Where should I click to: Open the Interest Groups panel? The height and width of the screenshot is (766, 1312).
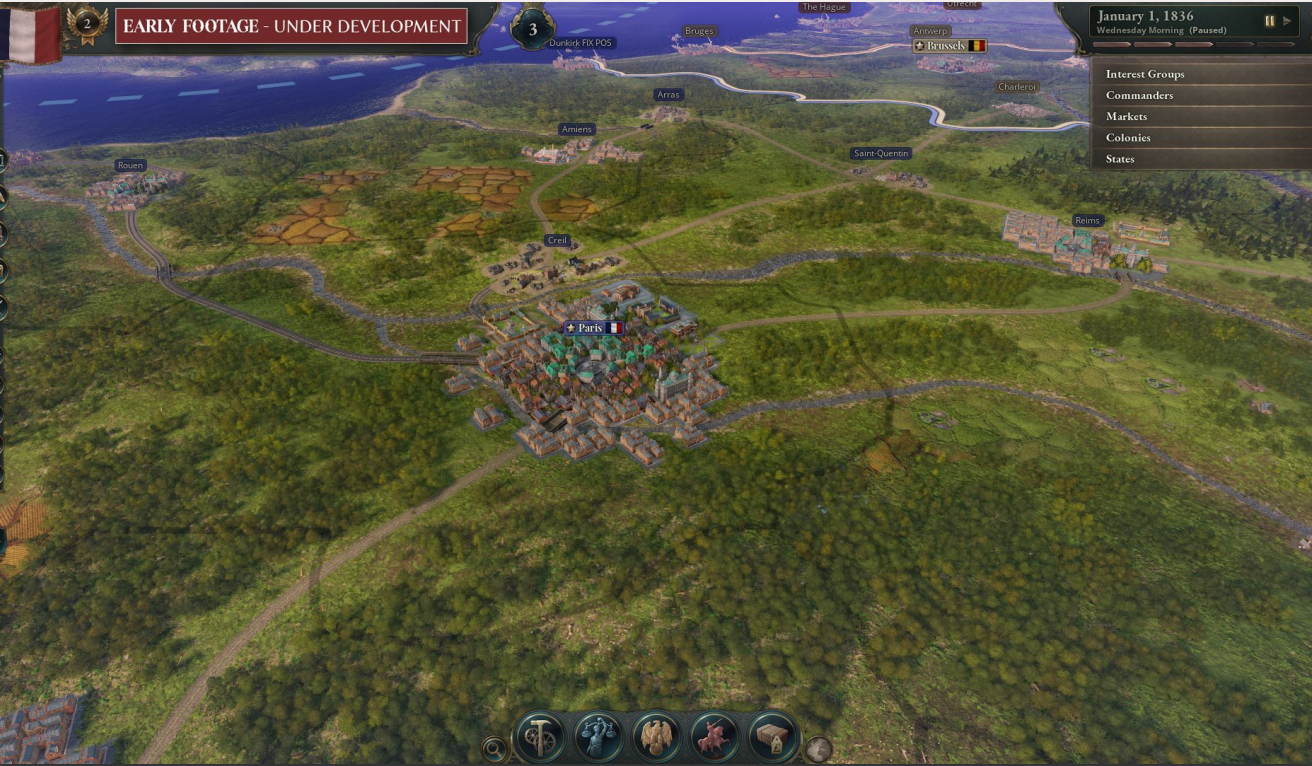[1144, 74]
